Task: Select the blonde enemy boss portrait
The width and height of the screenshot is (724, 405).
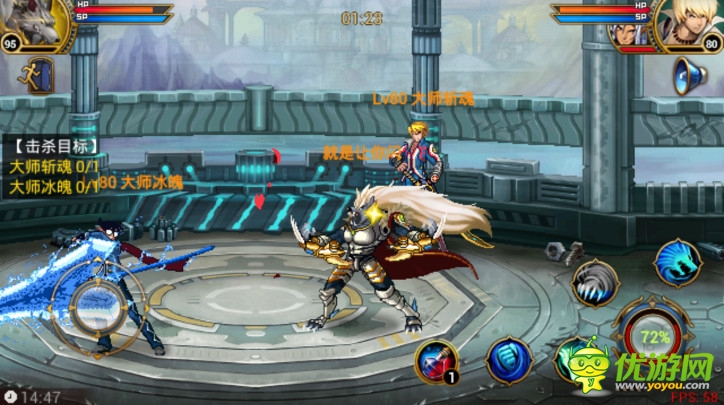Action: (686, 24)
